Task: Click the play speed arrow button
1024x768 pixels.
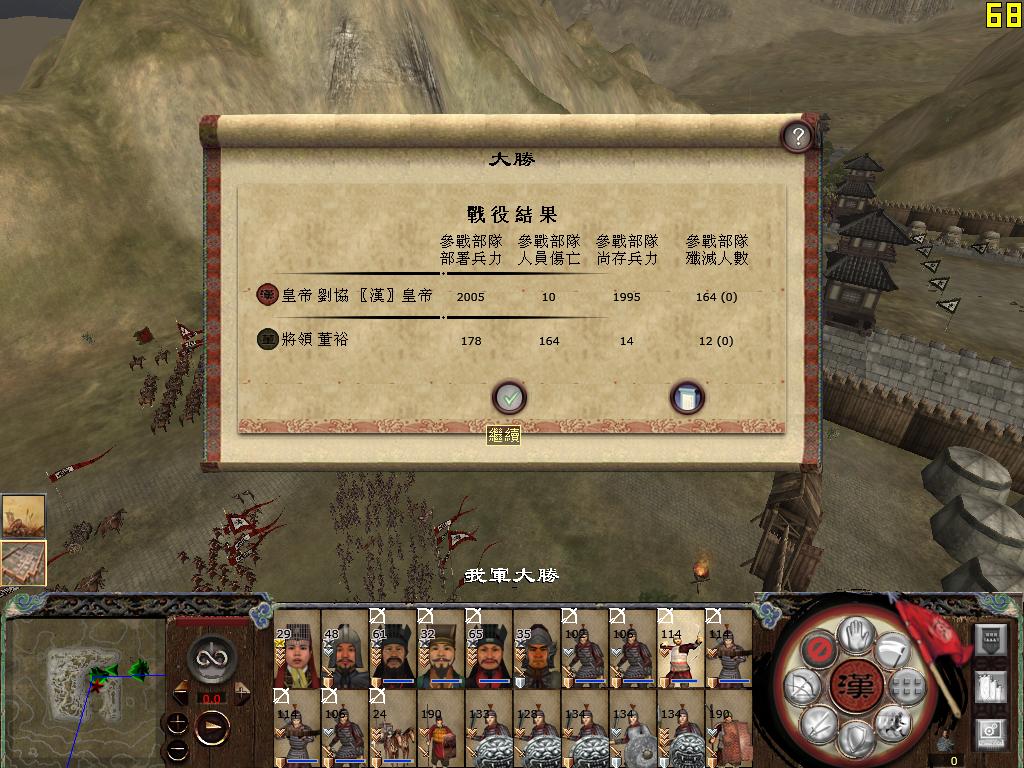Action: [212, 728]
